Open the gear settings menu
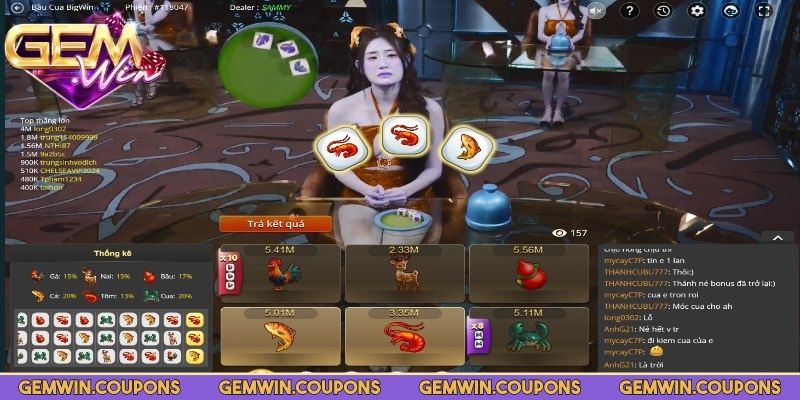 (x=697, y=11)
